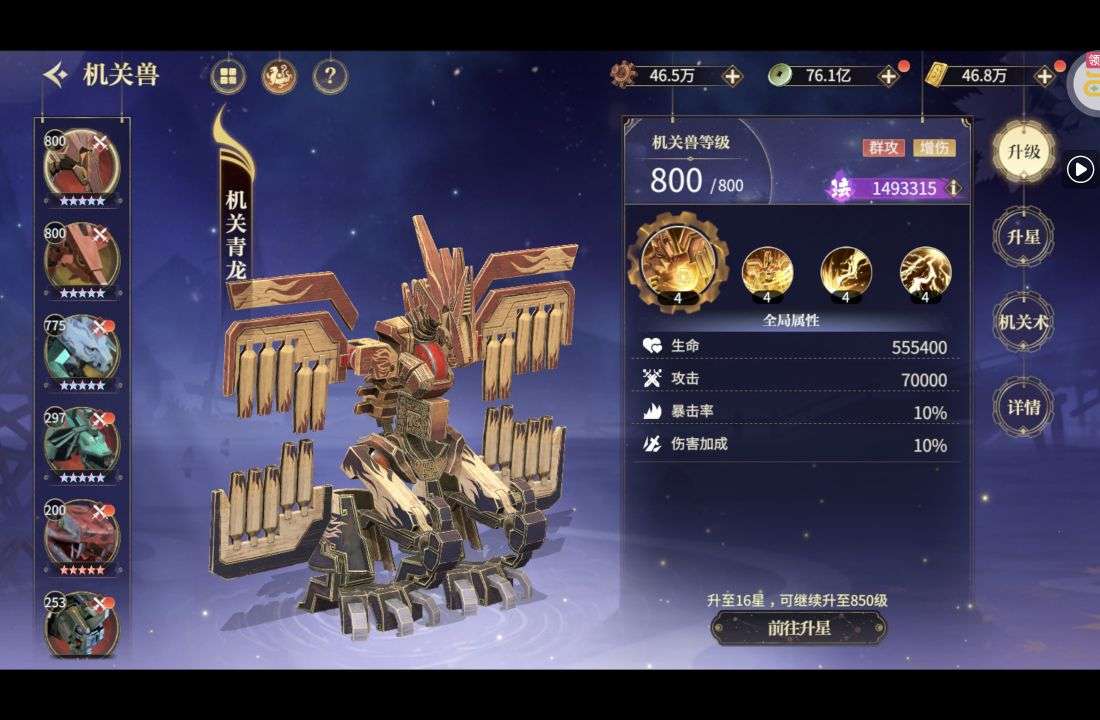1100x720 pixels.
Task: Add more of the 46.5万 gear currency
Action: [732, 76]
